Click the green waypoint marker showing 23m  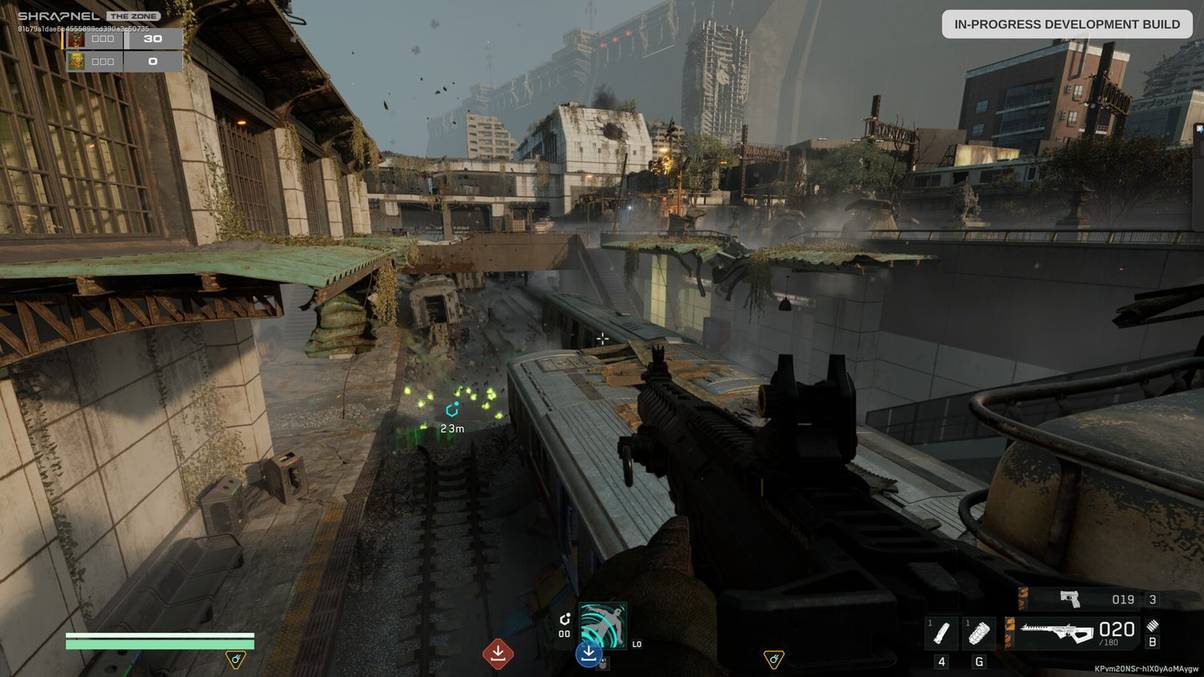pos(452,410)
